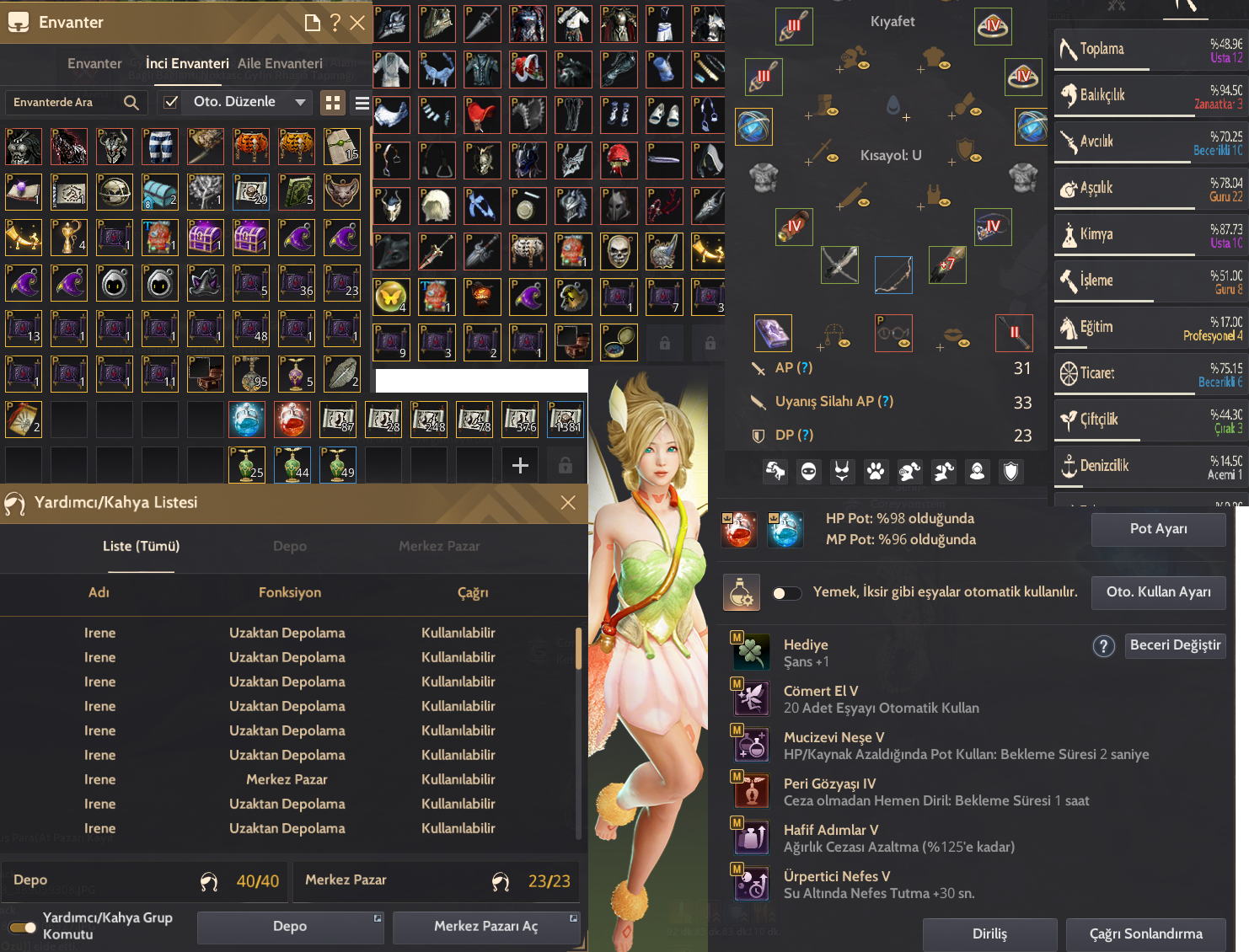Open the Kimya alchemy flask icon

coord(1069,234)
